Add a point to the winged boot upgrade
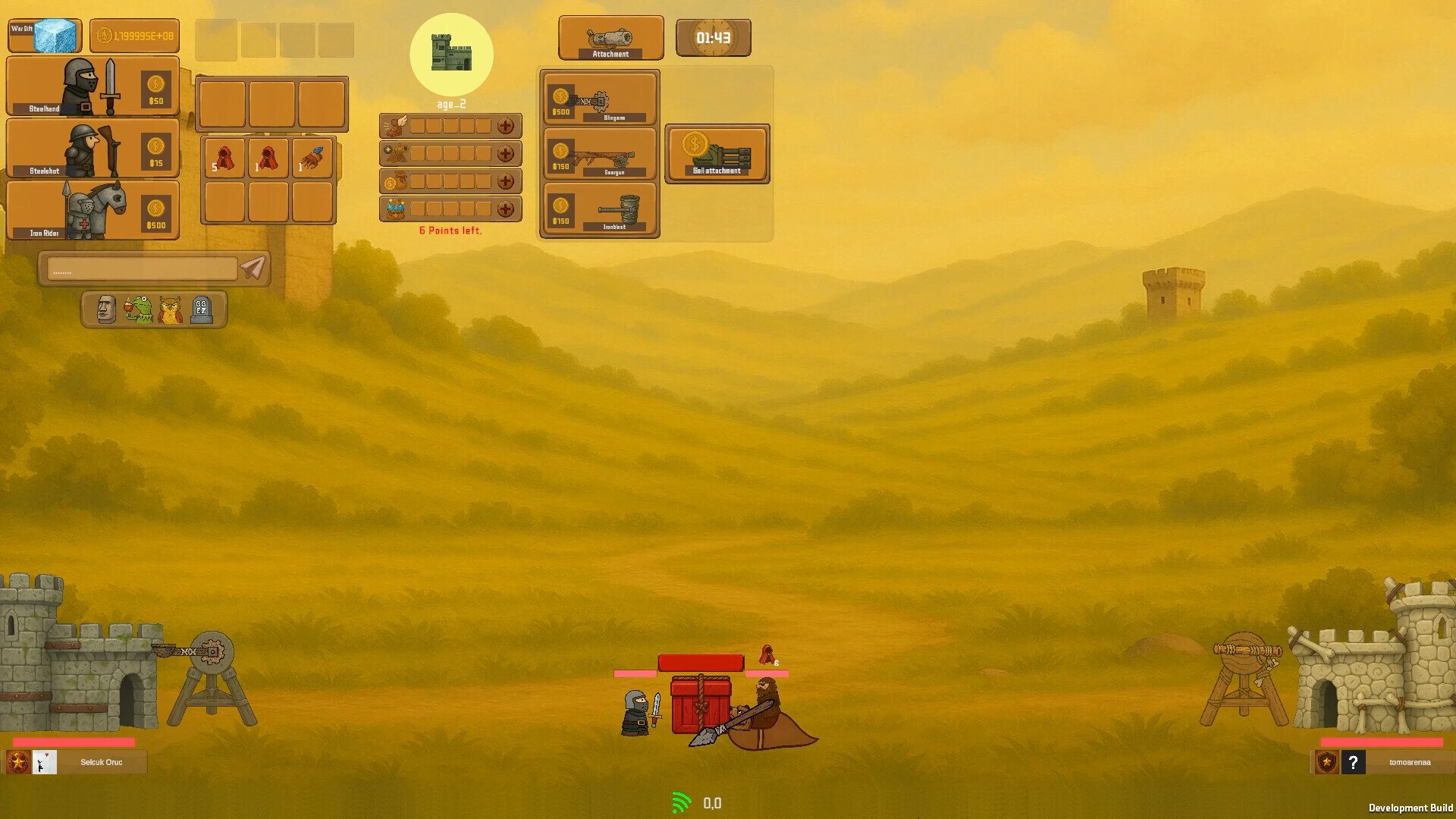 (x=506, y=126)
